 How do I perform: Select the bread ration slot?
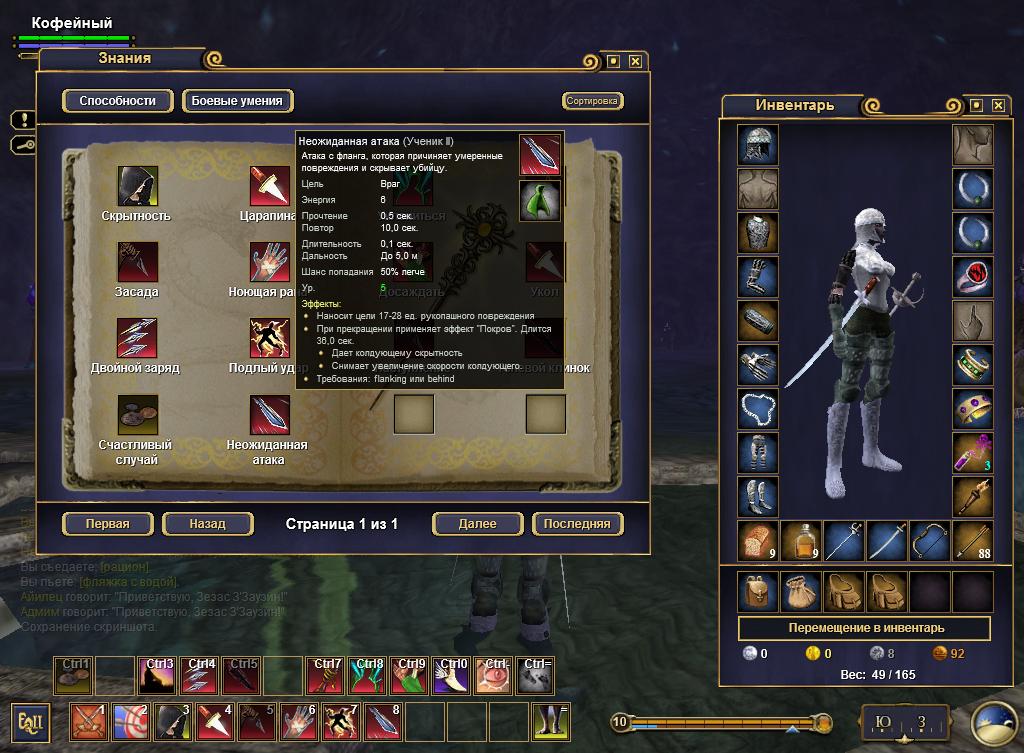tap(758, 541)
